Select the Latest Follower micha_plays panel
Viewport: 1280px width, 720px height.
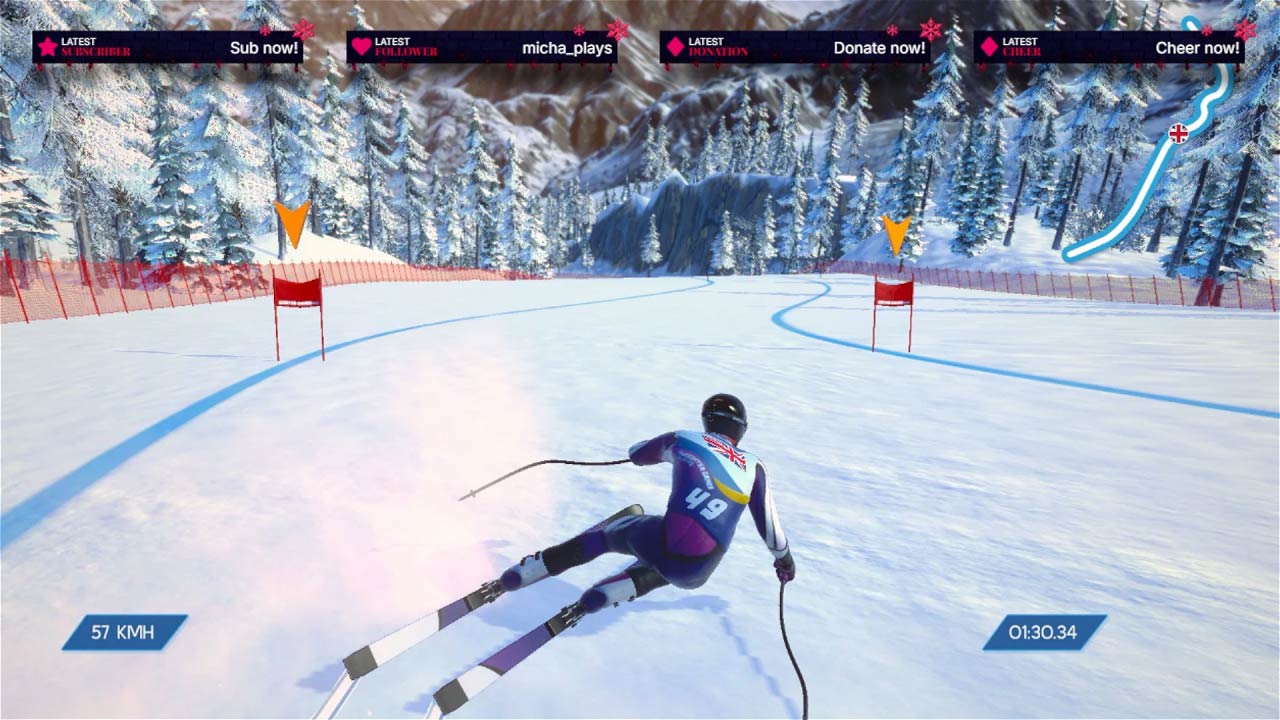tap(481, 48)
